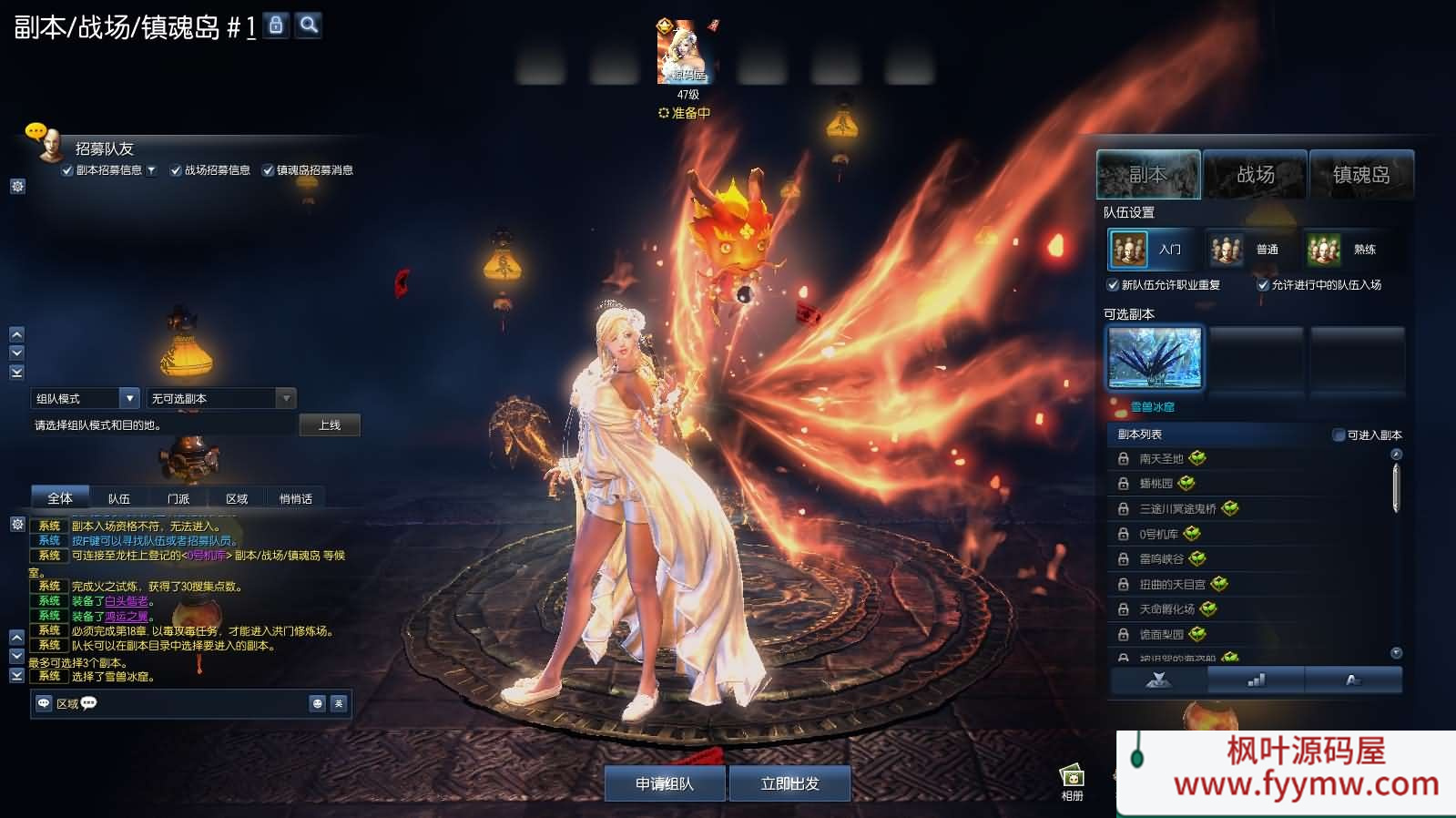The width and height of the screenshot is (1456, 818).
Task: Open the 相册 photo album
Action: [x=1072, y=782]
